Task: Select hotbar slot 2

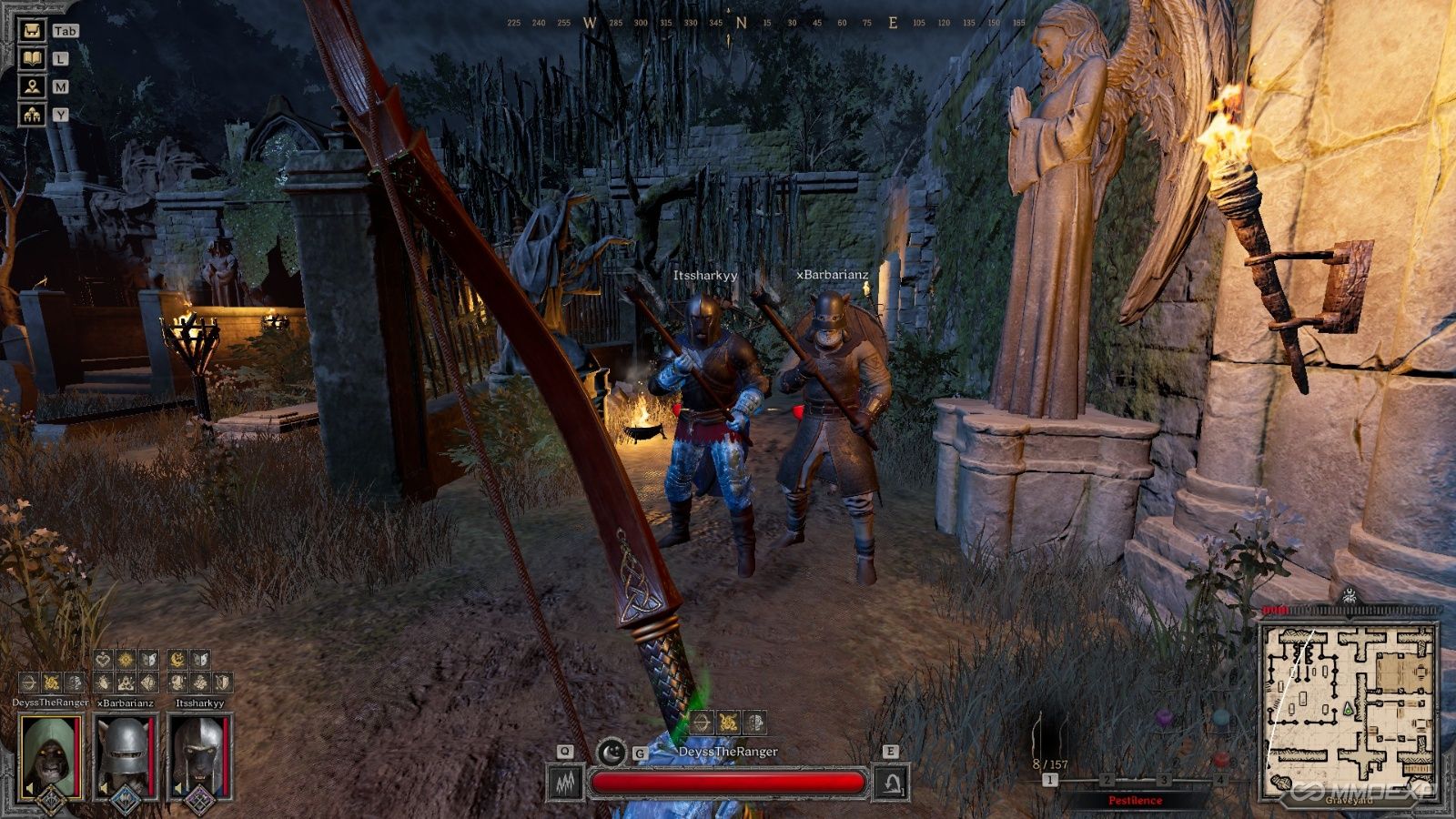Action: point(1106,779)
